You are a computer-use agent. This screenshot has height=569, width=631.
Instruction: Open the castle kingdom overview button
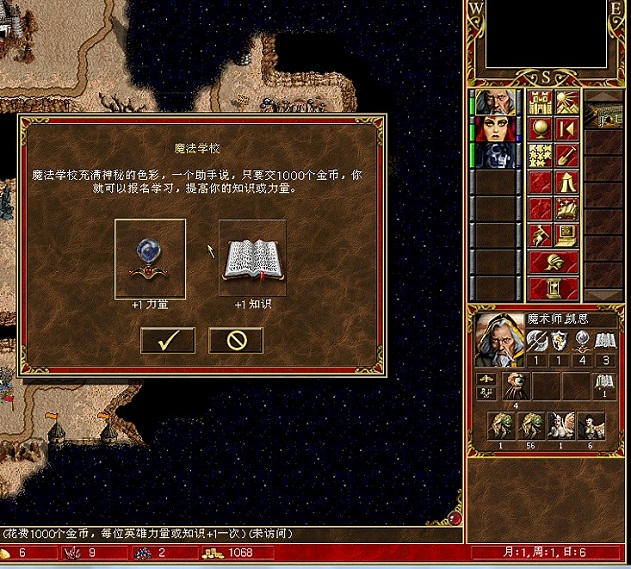coord(540,102)
